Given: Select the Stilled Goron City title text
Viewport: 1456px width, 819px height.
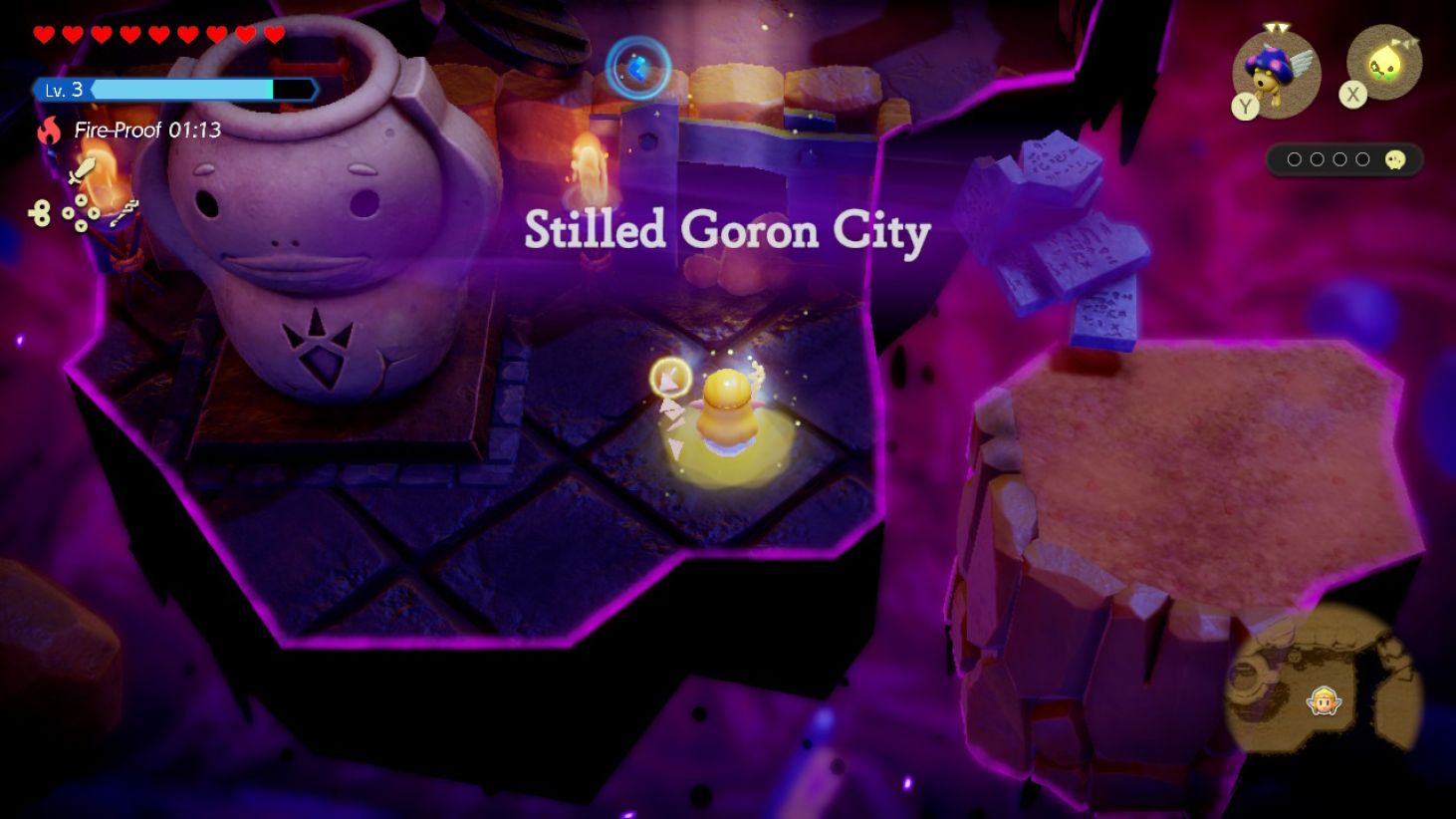Looking at the screenshot, I should [x=726, y=231].
